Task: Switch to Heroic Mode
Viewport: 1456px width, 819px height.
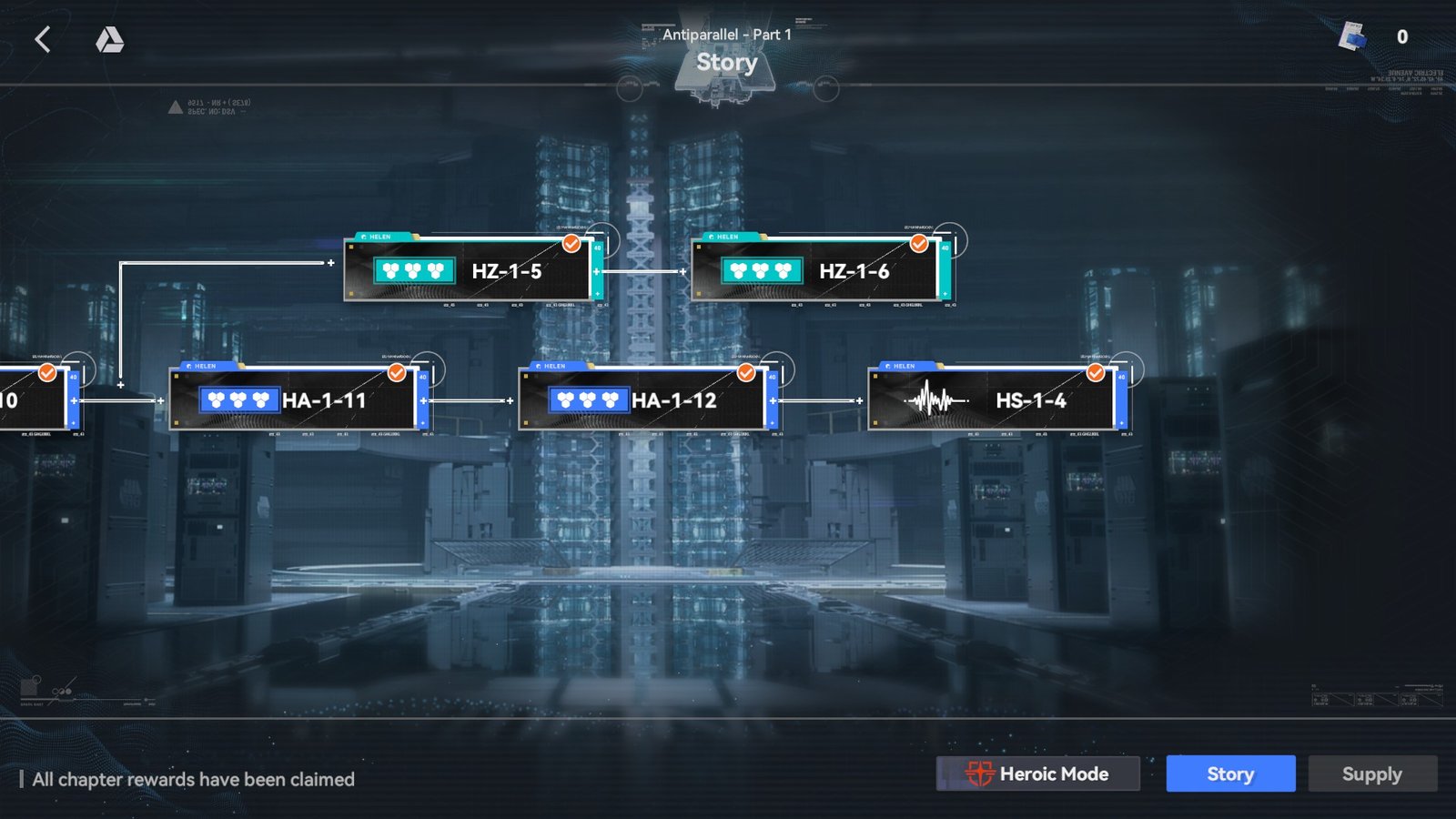Action: coord(1037,773)
